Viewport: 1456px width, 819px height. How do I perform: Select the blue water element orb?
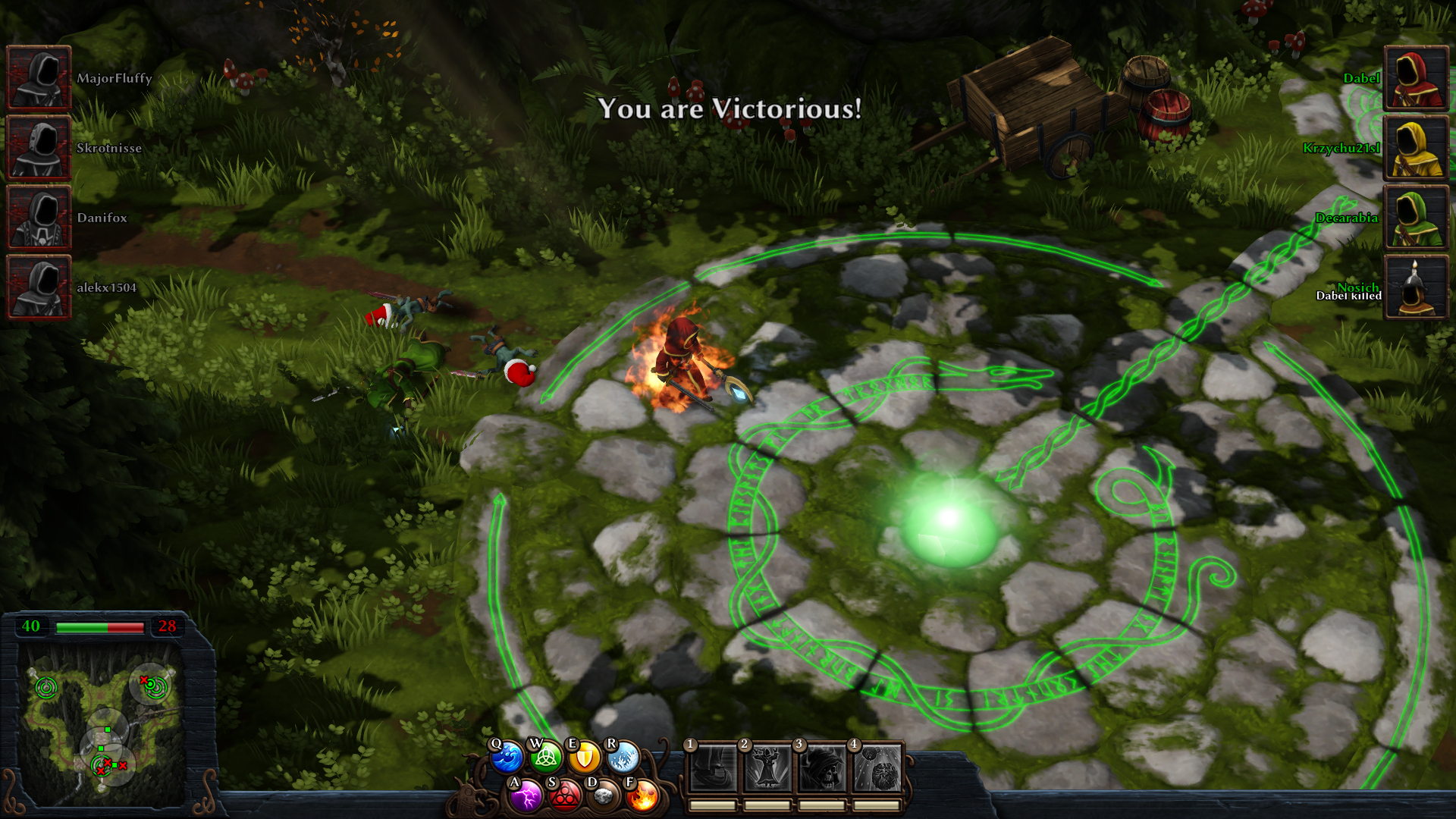(507, 758)
